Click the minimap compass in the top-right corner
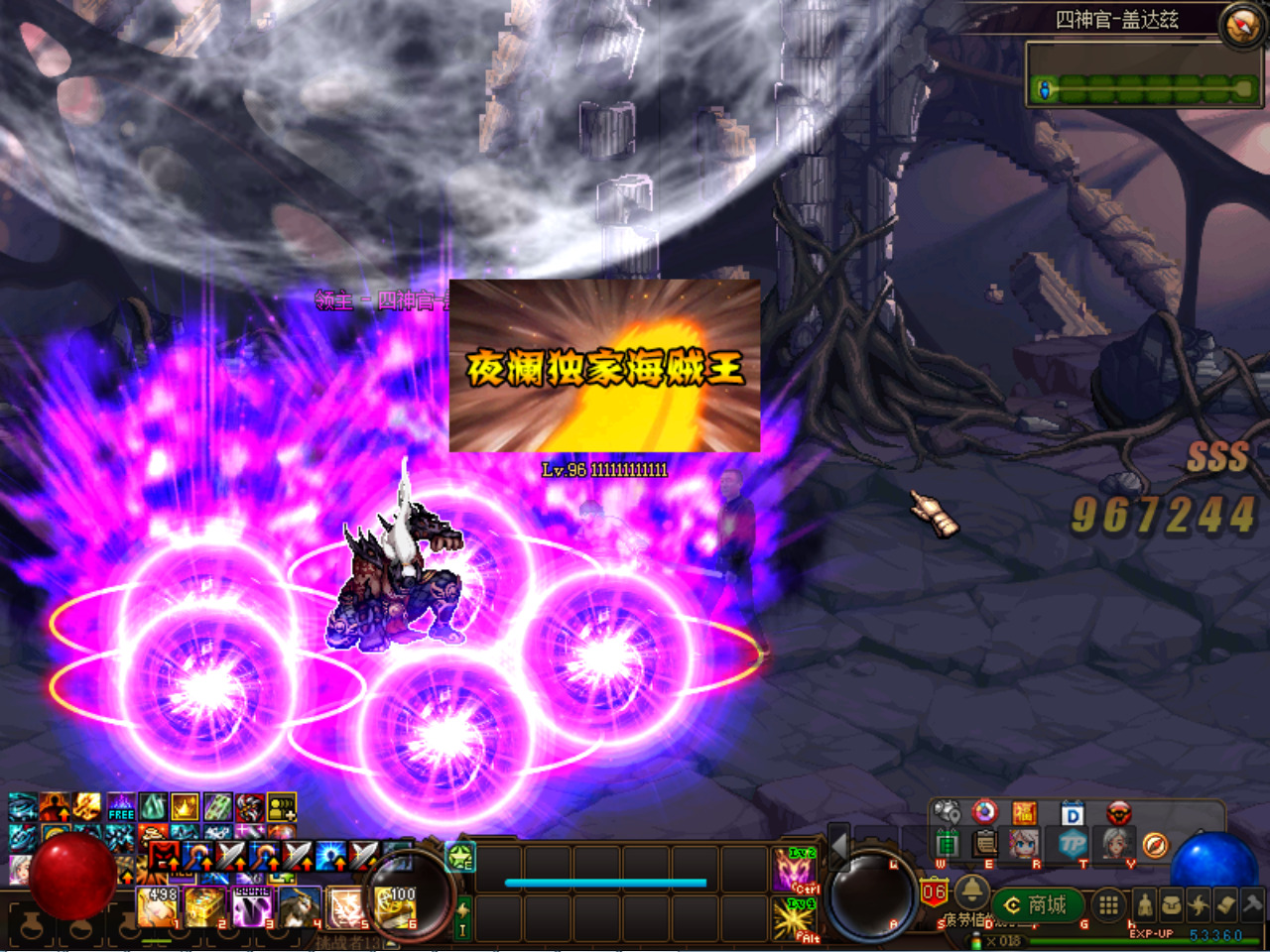Screen dimensions: 1270x952 tap(1239, 23)
